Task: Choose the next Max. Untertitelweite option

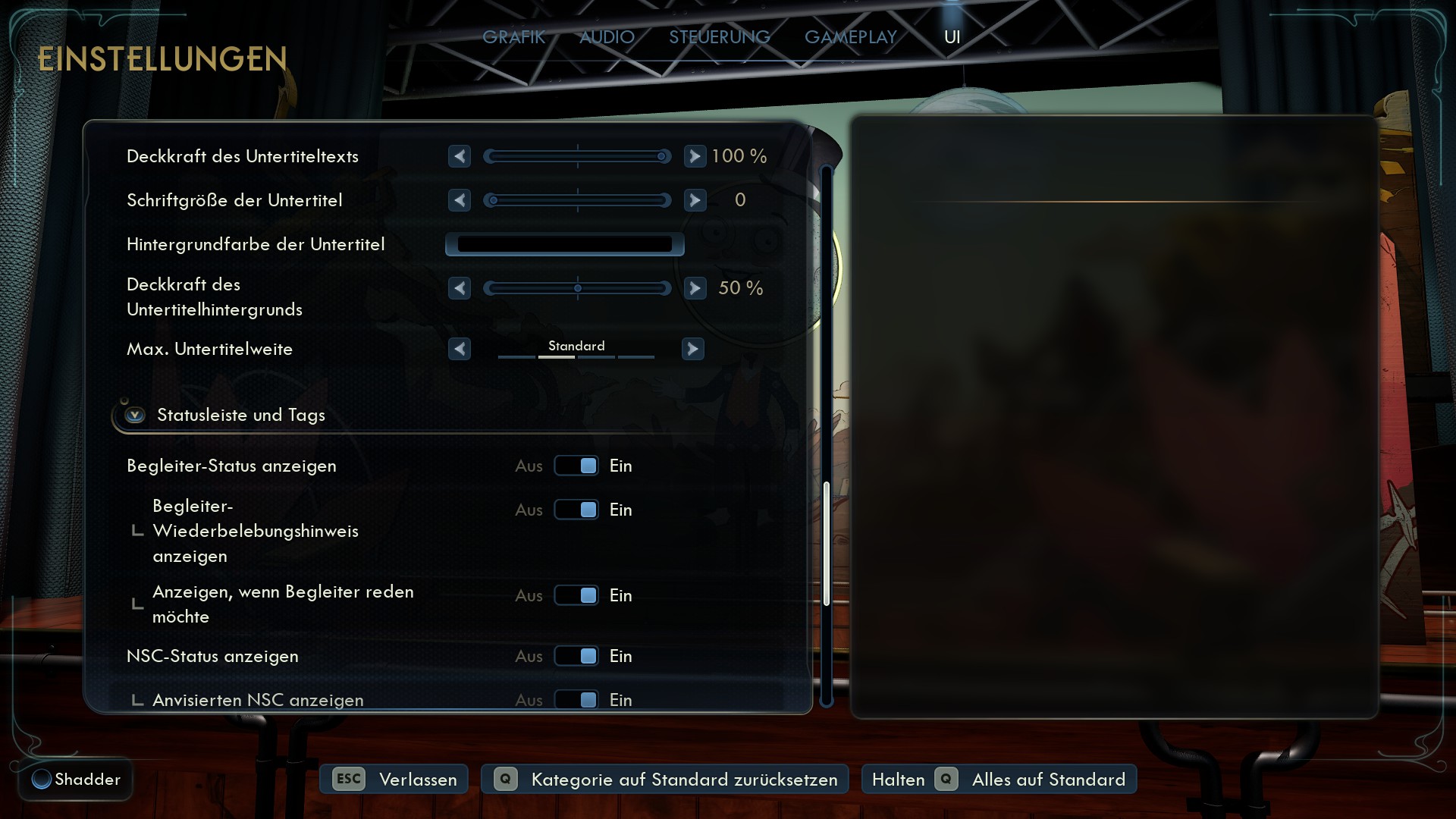Action: (692, 349)
